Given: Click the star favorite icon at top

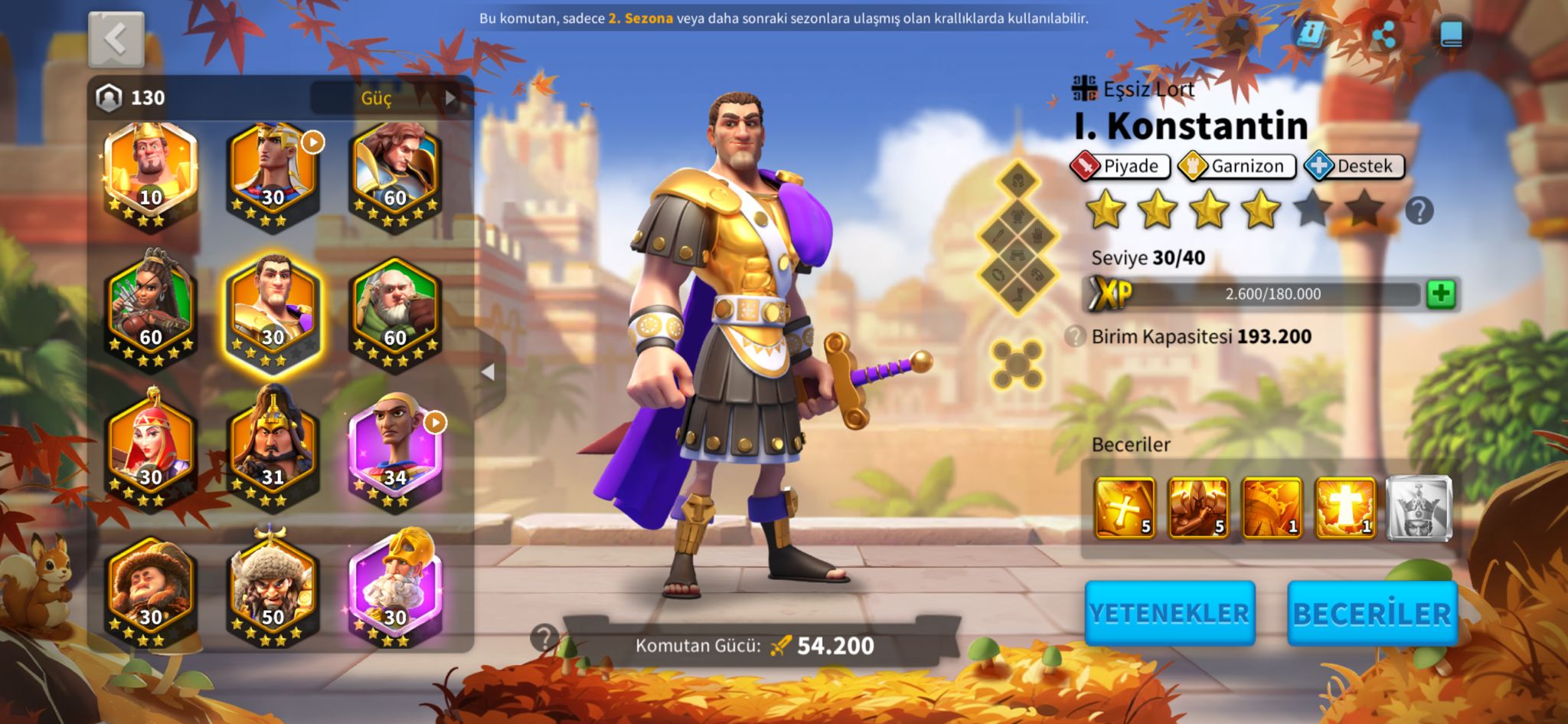Looking at the screenshot, I should (1236, 34).
